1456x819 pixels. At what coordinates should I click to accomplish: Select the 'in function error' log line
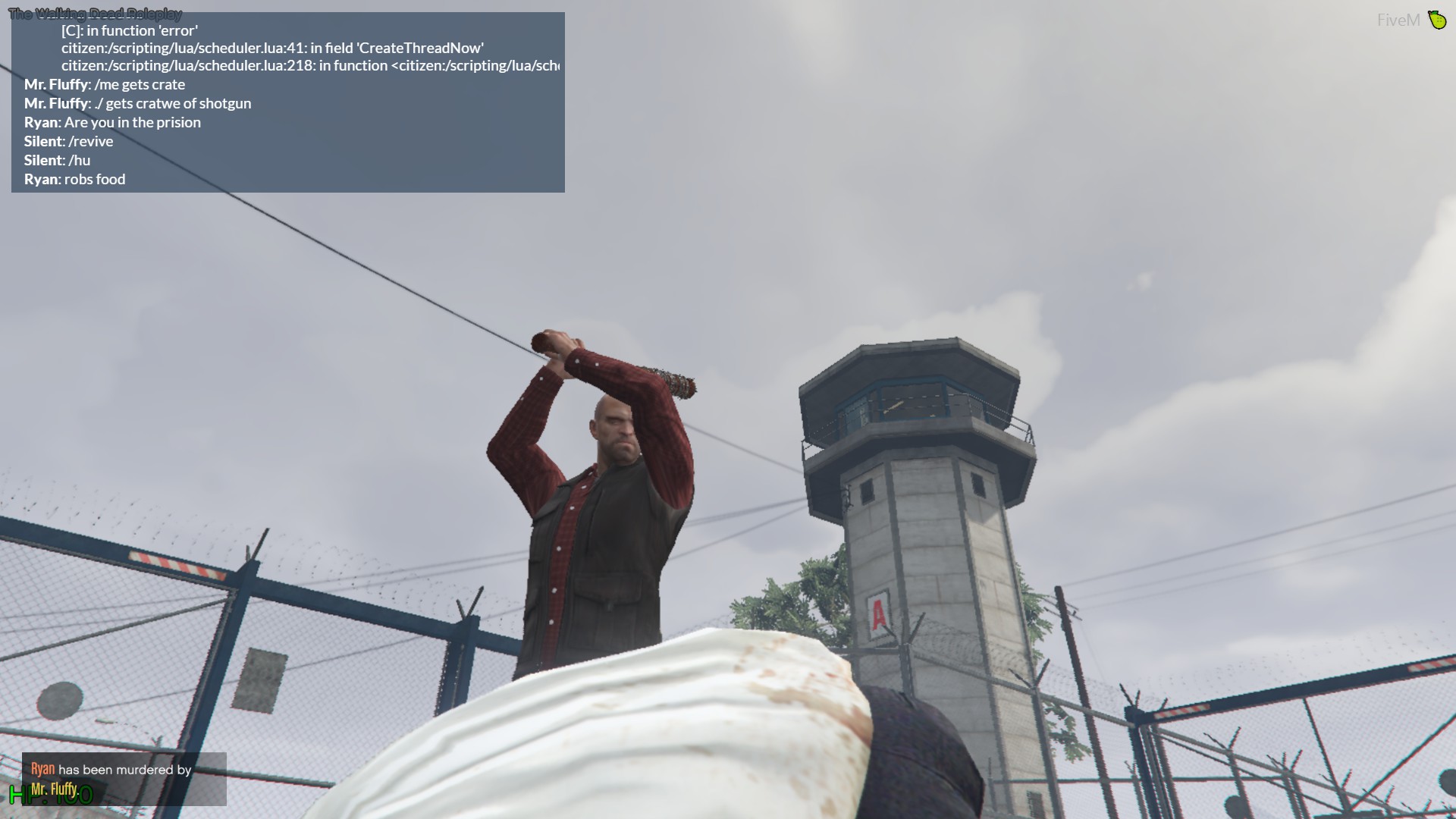[129, 30]
